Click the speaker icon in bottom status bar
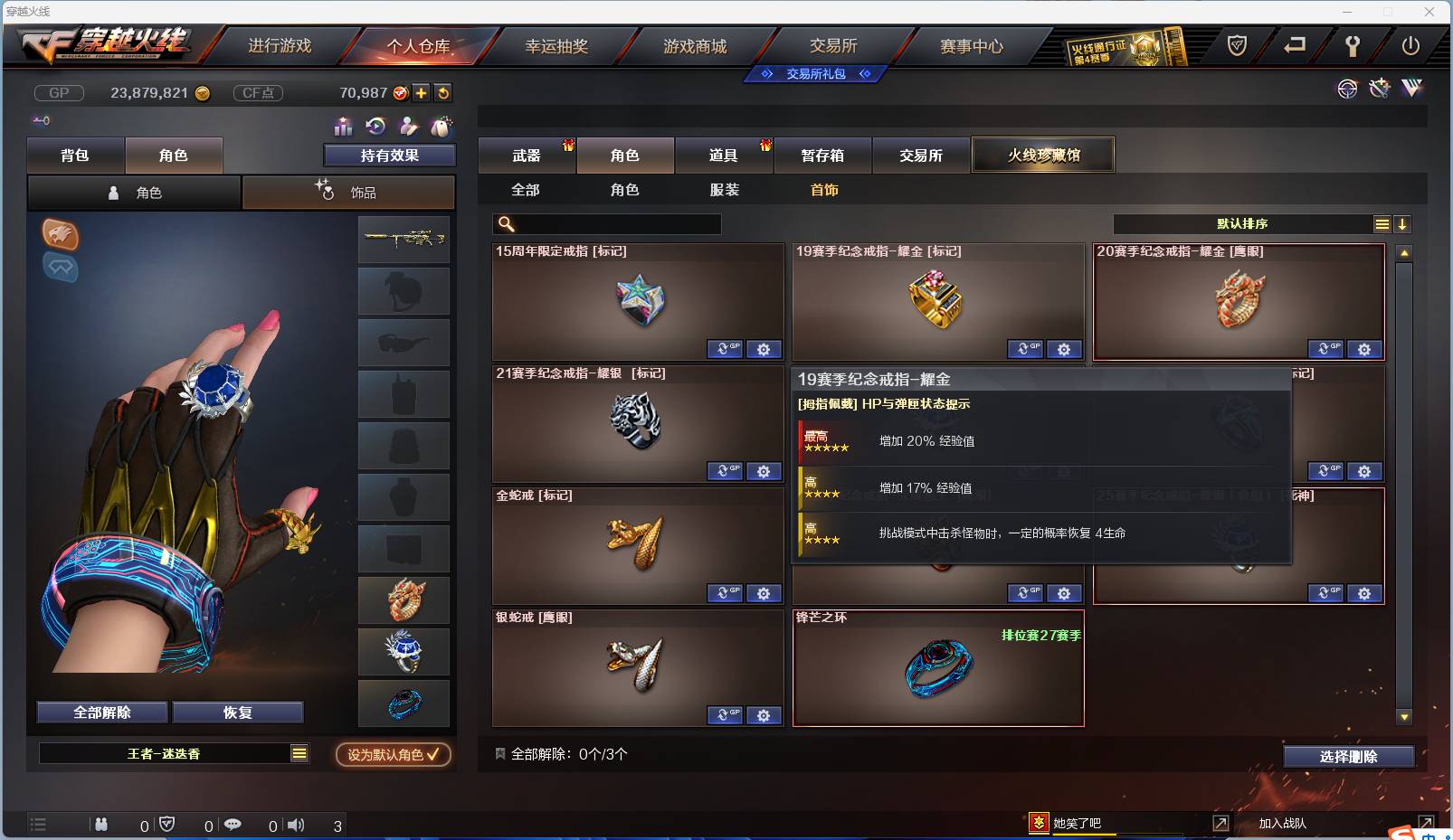Image resolution: width=1453 pixels, height=840 pixels. point(296,825)
